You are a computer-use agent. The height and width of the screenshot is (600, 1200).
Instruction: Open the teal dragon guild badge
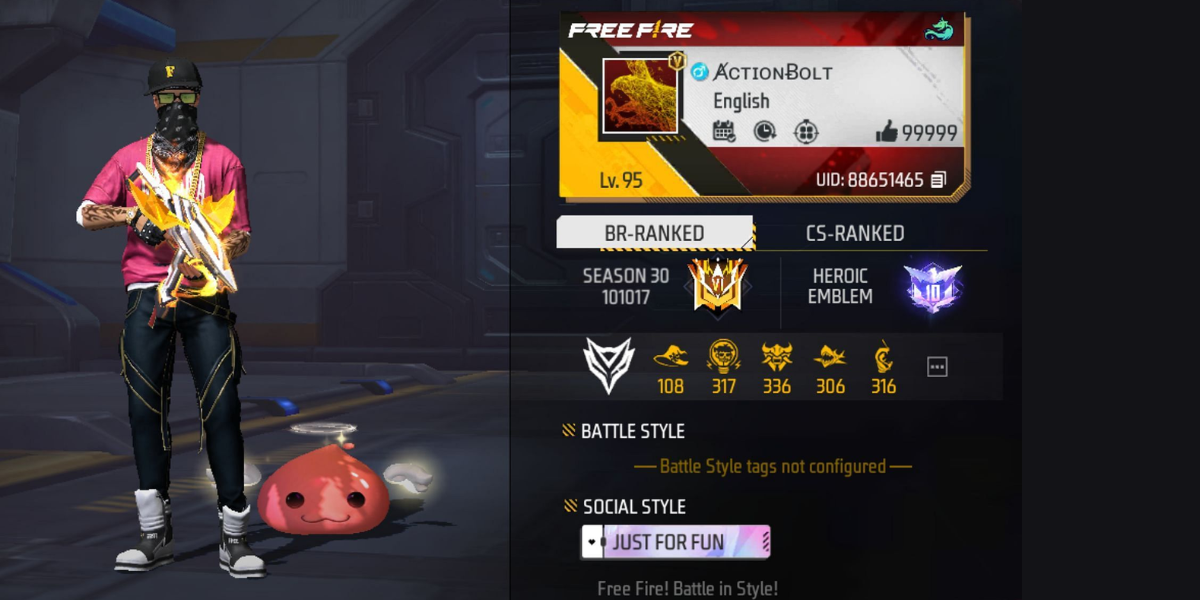pyautogui.click(x=939, y=30)
